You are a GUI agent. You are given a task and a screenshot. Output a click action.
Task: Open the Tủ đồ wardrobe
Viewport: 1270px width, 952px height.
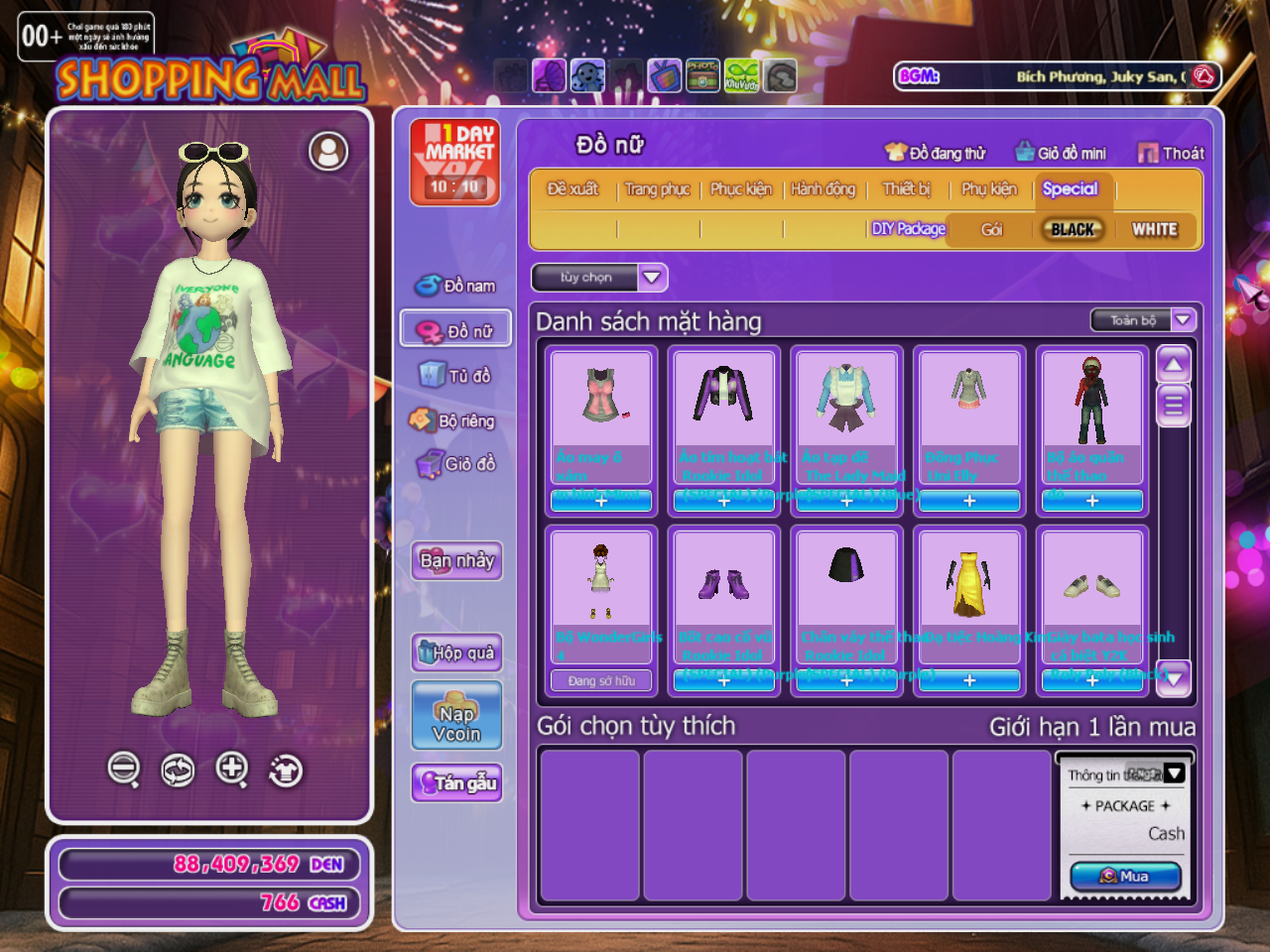[456, 375]
